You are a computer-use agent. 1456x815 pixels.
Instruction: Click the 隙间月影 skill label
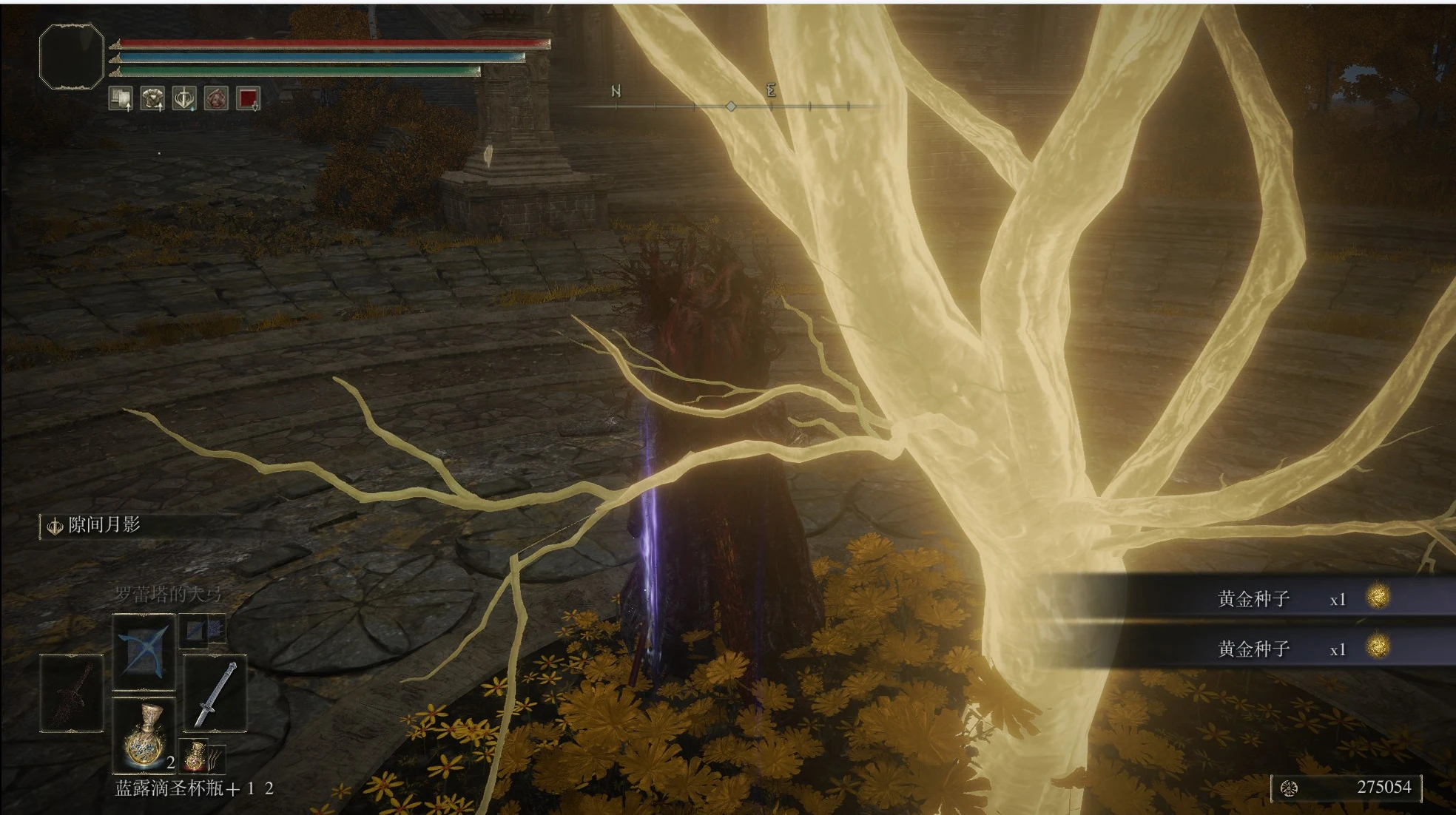tap(104, 525)
